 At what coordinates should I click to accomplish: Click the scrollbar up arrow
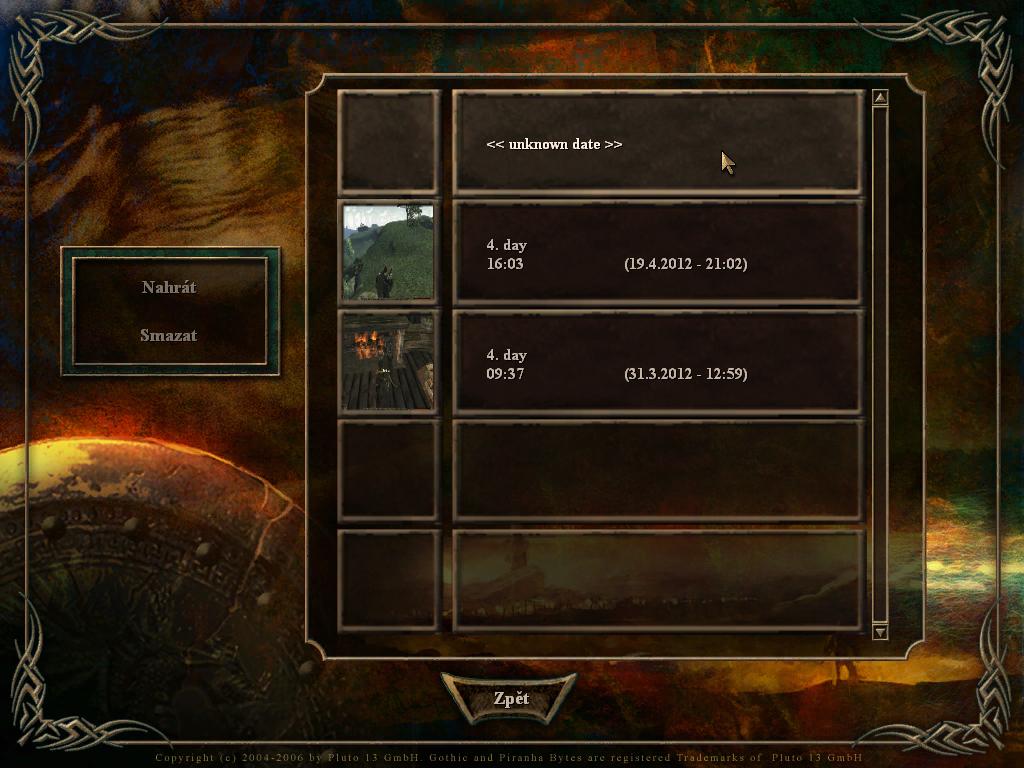click(x=880, y=98)
